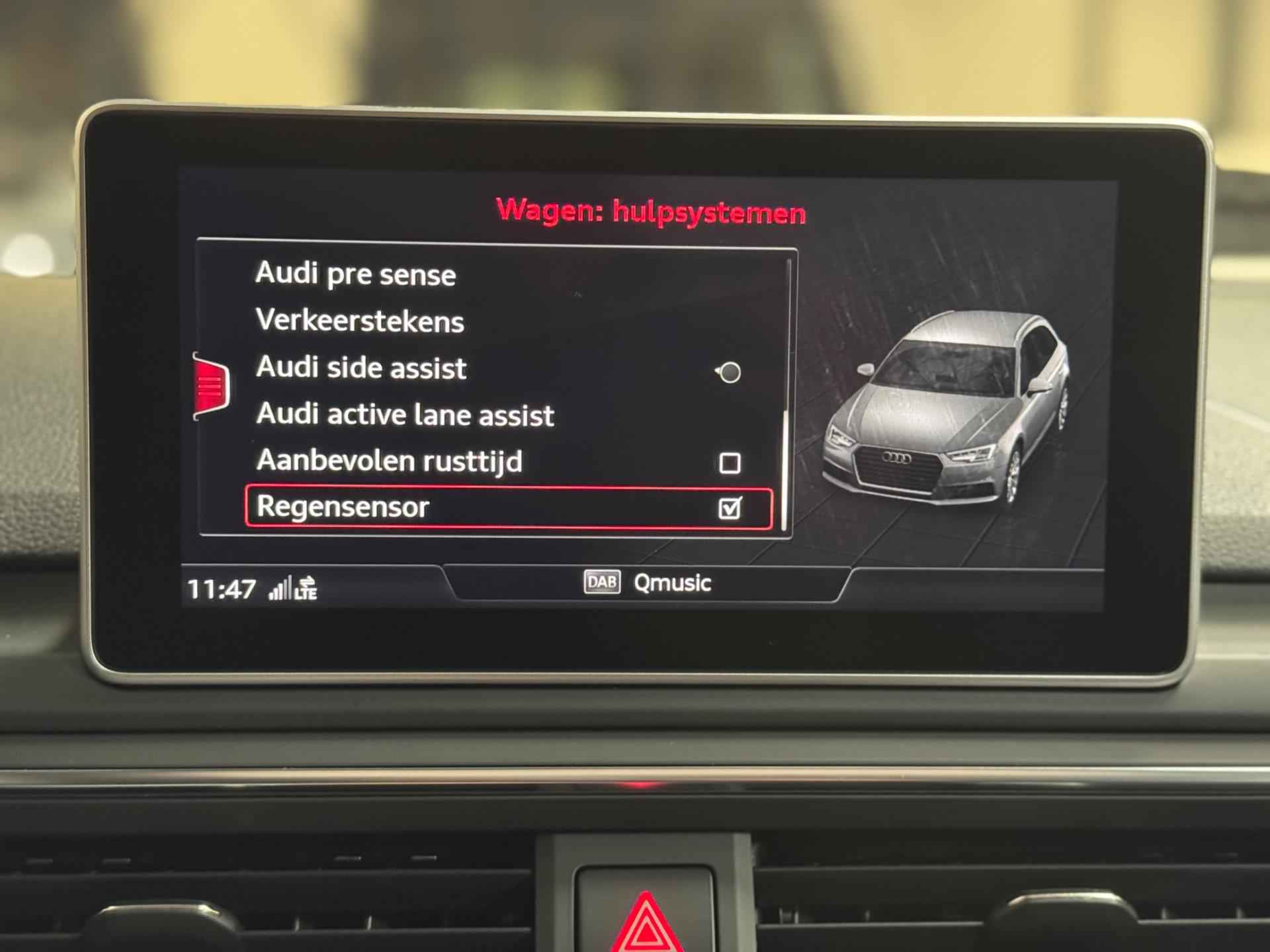Tick the Aanbevolen rusttijd checkbox
The height and width of the screenshot is (952, 1270).
click(730, 463)
